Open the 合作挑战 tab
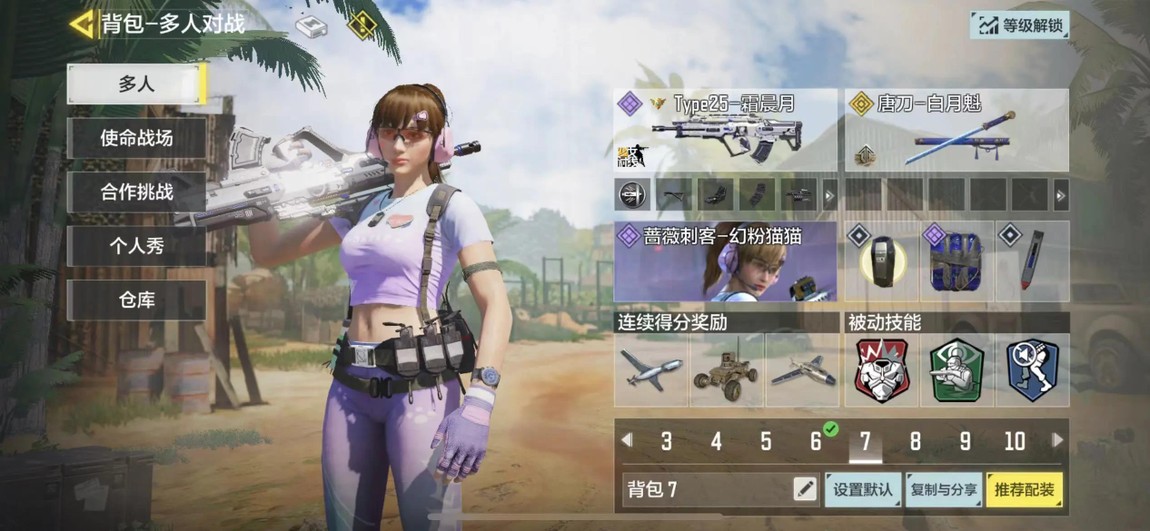This screenshot has height=531, width=1150. tap(137, 192)
